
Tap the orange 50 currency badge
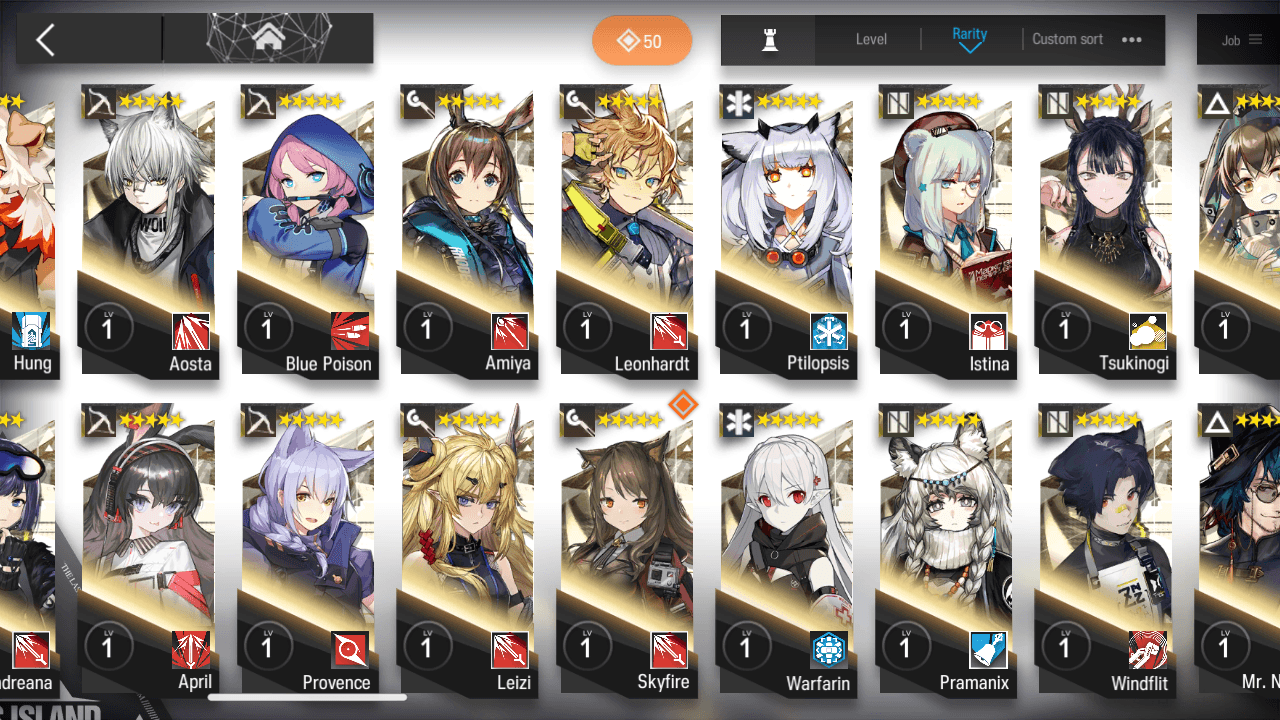tap(641, 41)
